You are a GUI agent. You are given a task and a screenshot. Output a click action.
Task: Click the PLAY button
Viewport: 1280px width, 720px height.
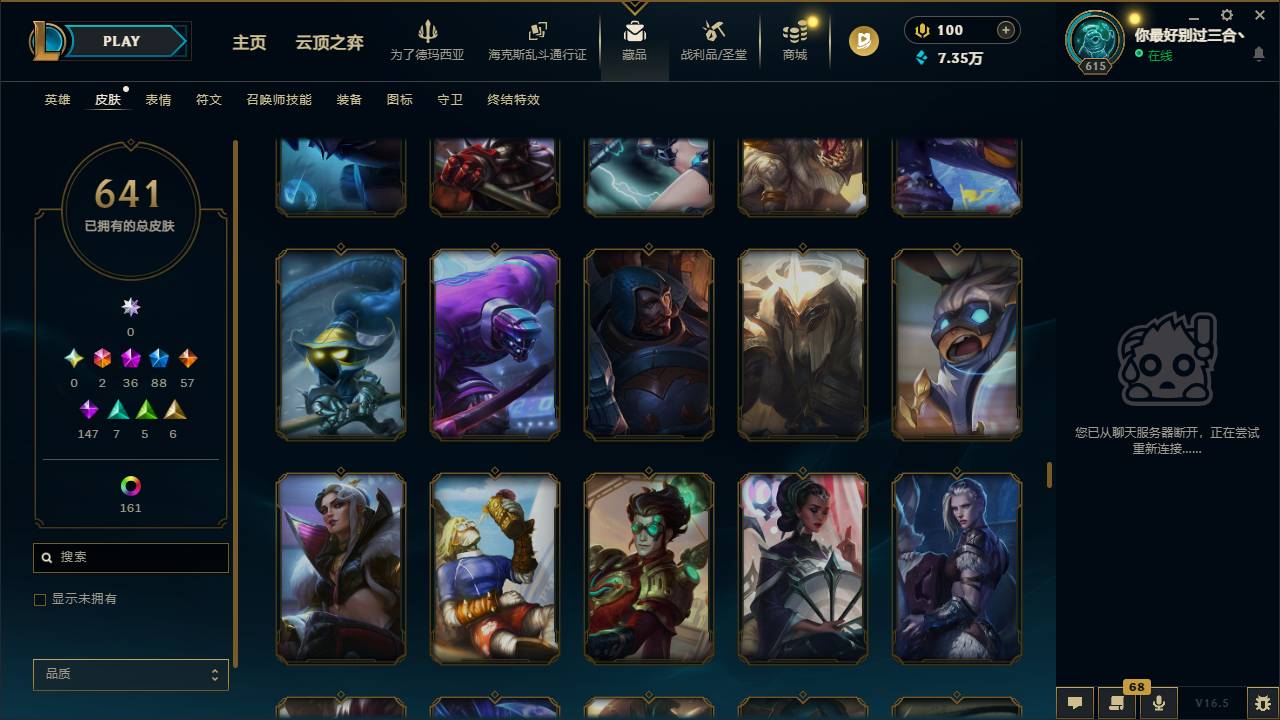click(x=121, y=41)
